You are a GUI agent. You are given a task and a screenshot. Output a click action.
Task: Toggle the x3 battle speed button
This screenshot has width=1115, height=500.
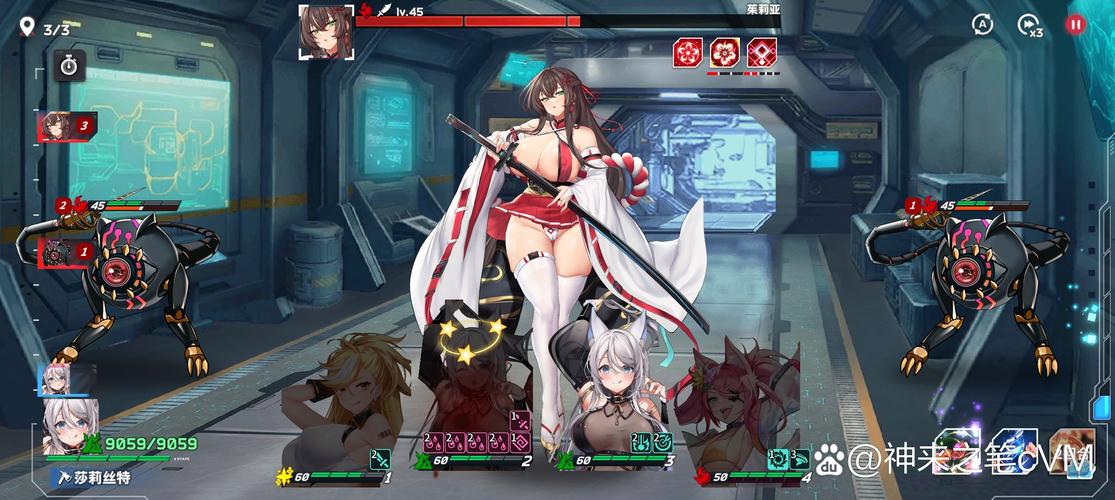coord(1029,25)
